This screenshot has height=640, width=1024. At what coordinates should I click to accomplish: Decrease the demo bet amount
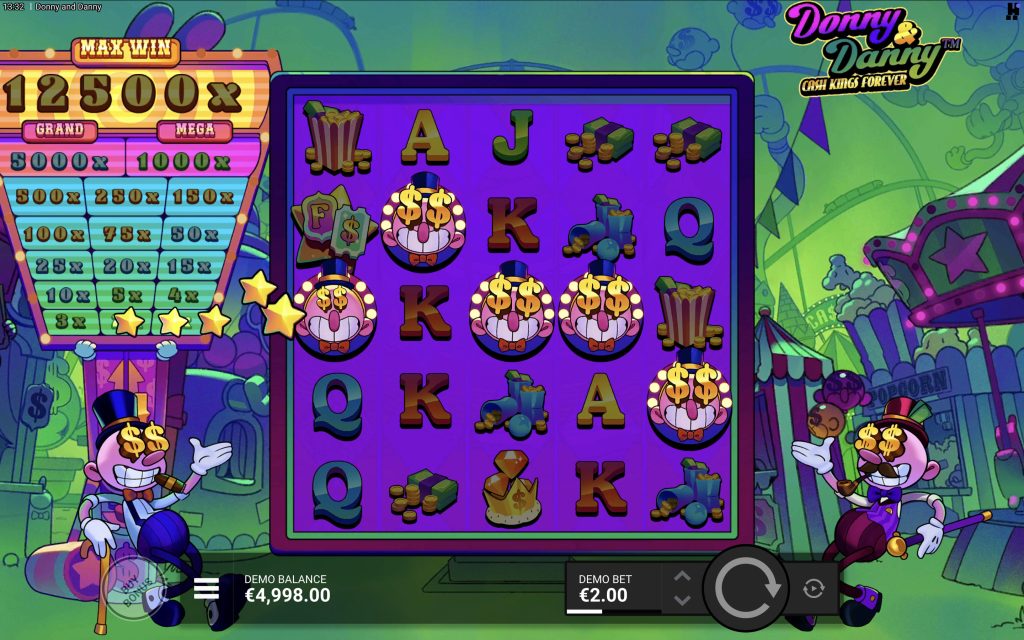click(x=682, y=600)
